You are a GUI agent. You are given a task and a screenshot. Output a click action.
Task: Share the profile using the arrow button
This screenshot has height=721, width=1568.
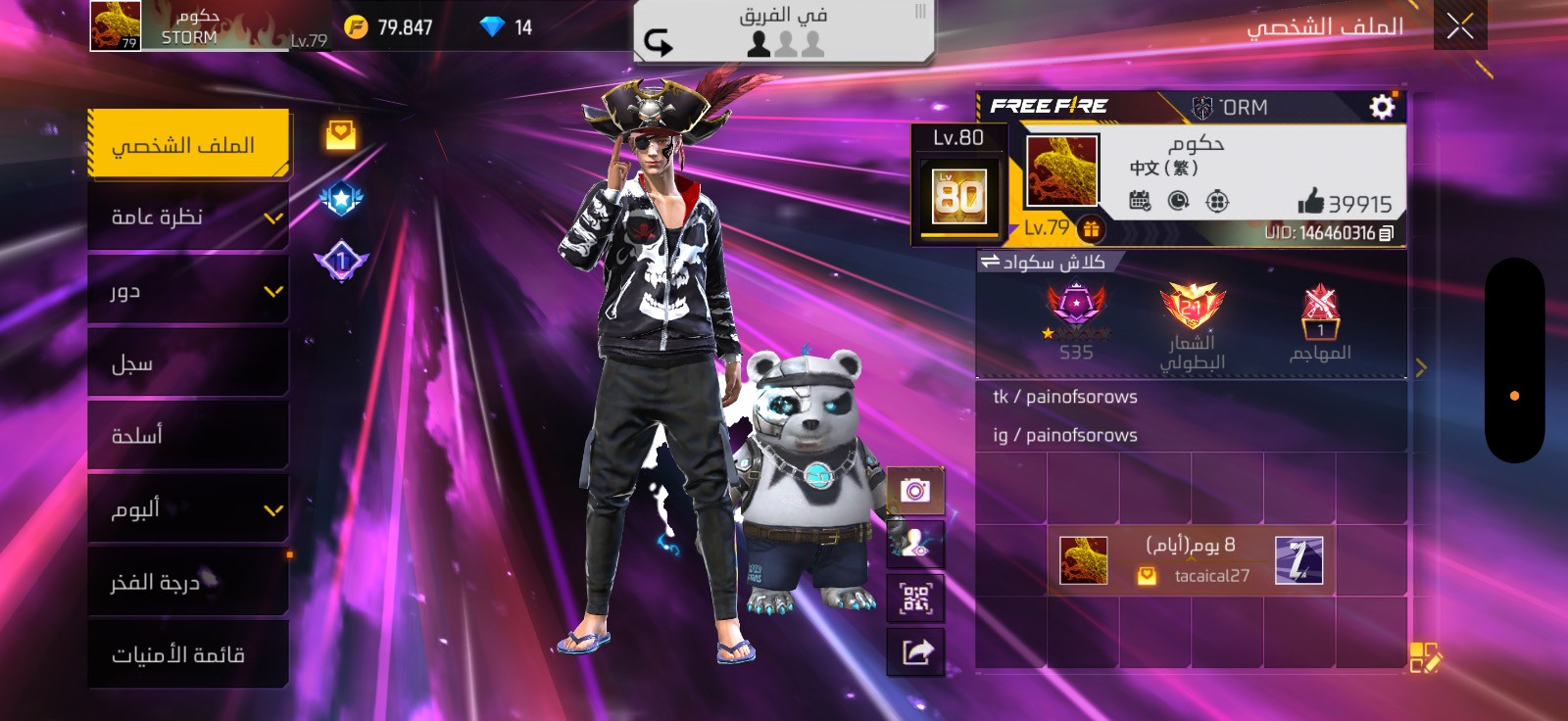915,651
